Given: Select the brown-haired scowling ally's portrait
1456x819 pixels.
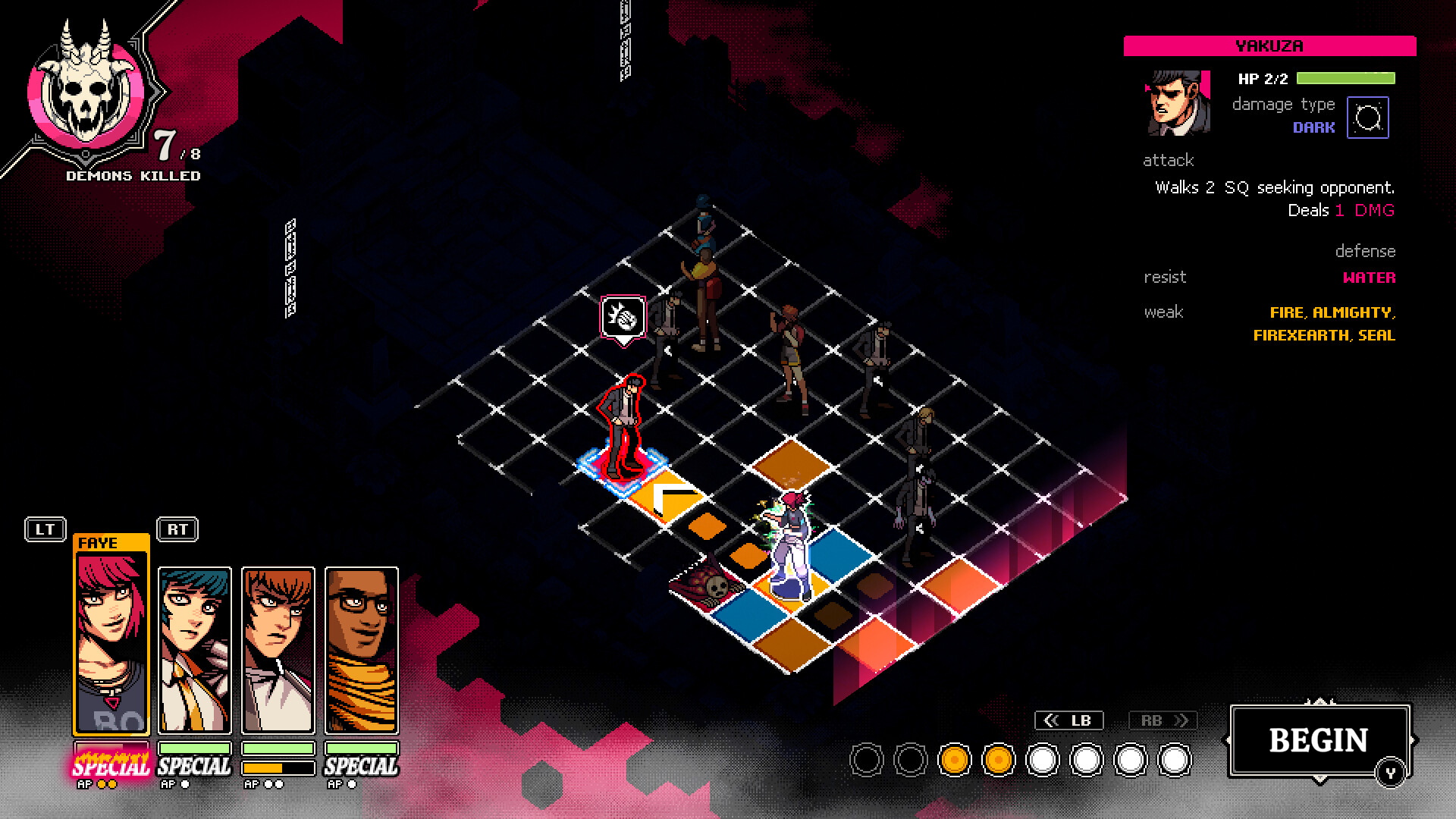Looking at the screenshot, I should (x=278, y=648).
